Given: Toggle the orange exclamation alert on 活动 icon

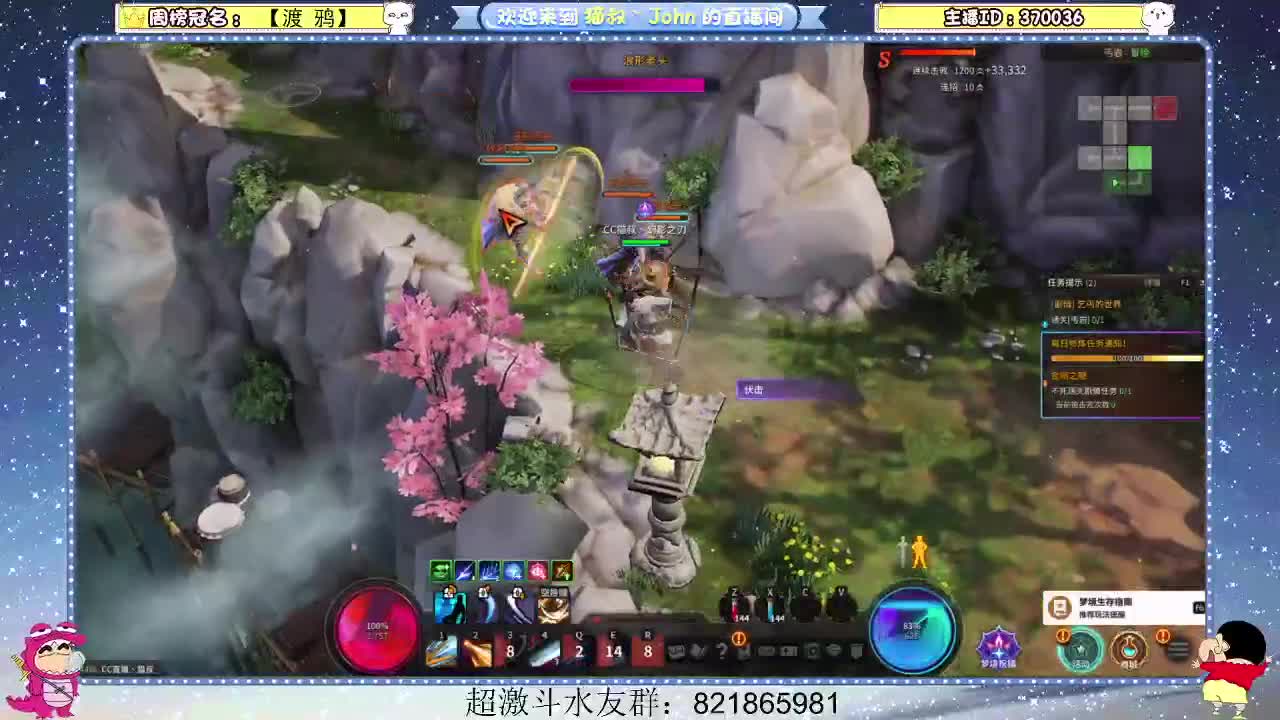Looking at the screenshot, I should (x=1060, y=633).
